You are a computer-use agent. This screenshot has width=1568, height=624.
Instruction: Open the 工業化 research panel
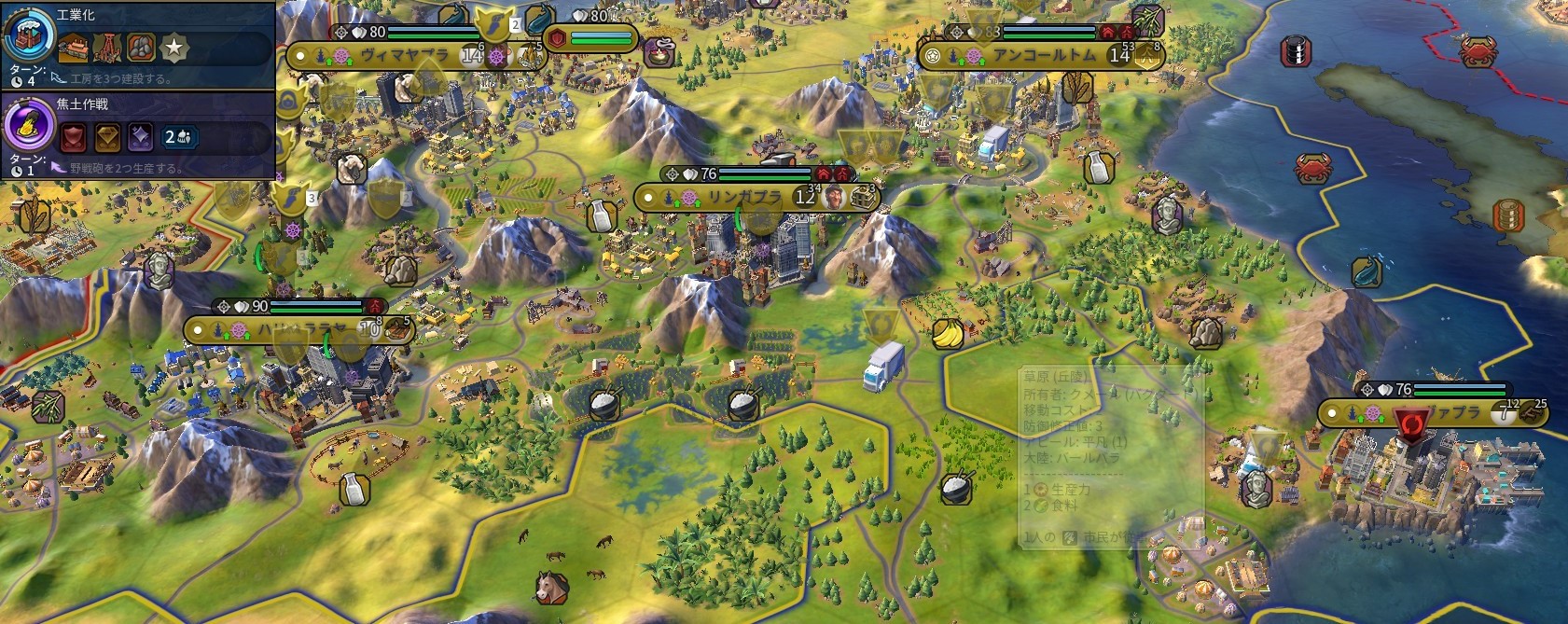[26, 37]
